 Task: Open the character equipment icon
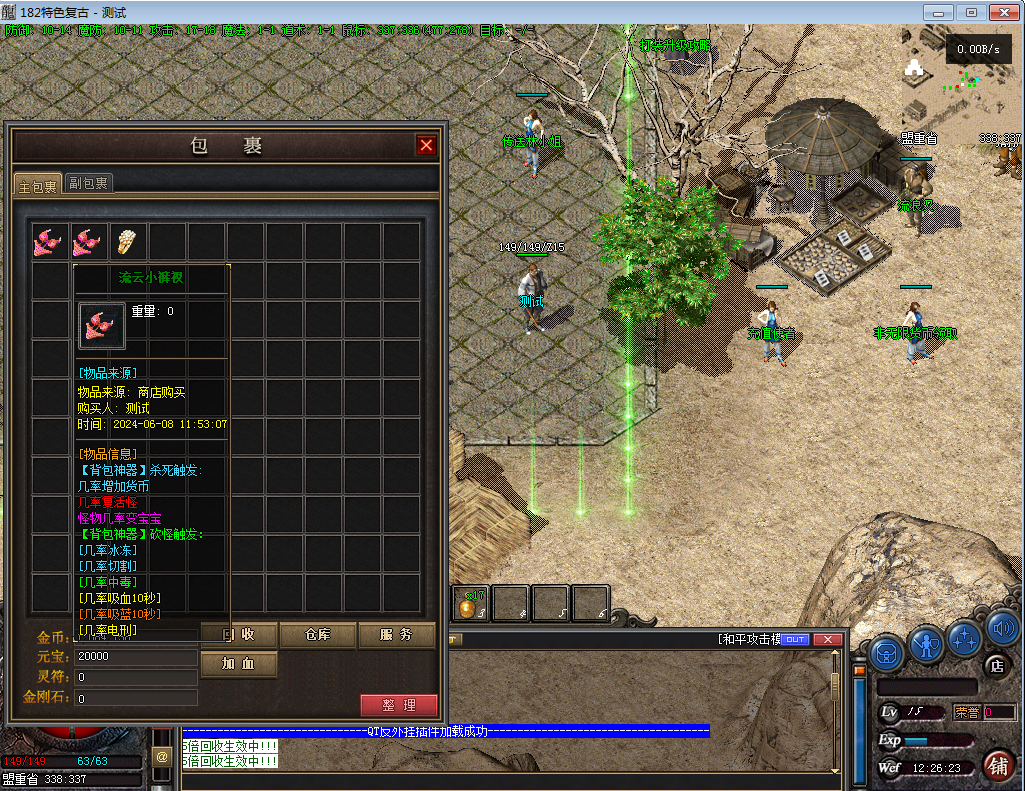click(927, 645)
